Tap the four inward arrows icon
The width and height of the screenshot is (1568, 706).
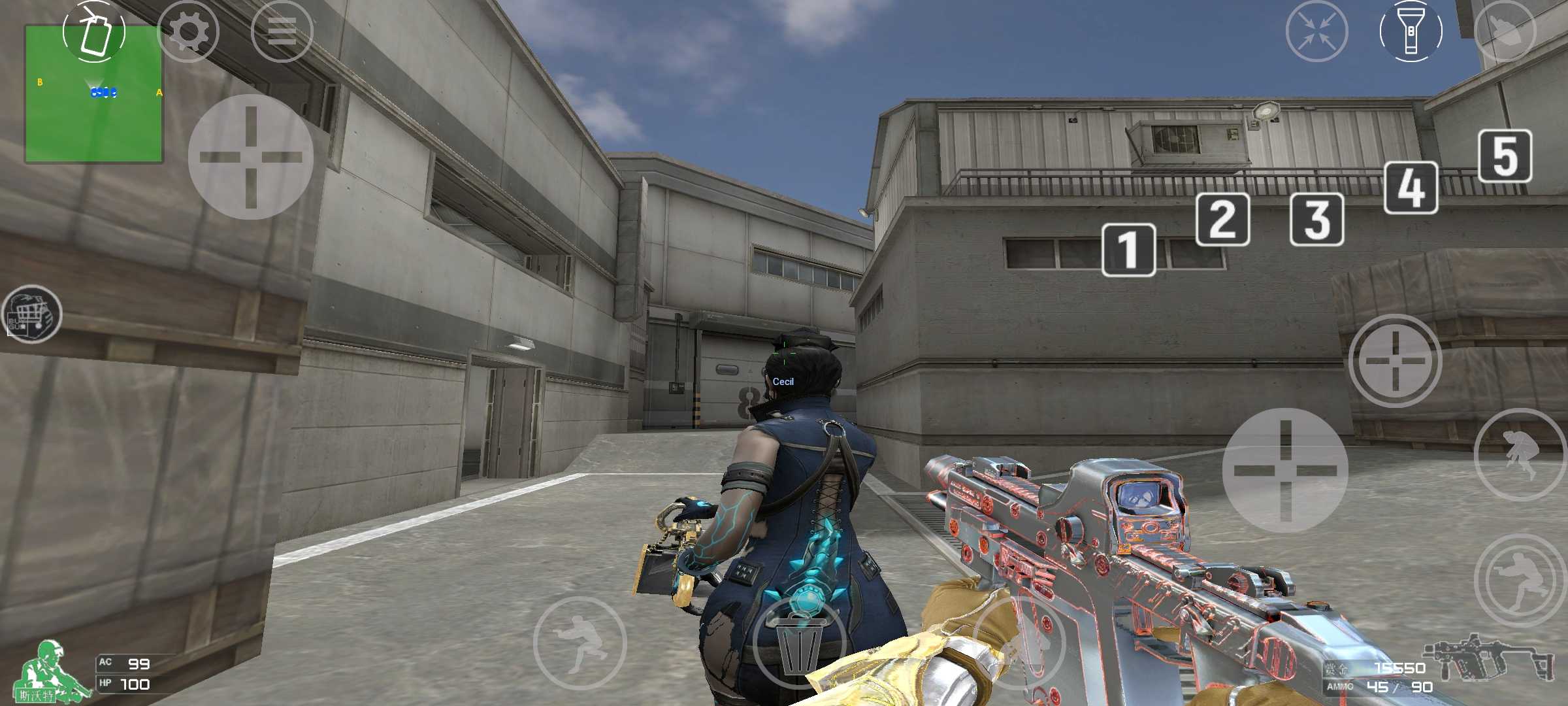point(1316,31)
